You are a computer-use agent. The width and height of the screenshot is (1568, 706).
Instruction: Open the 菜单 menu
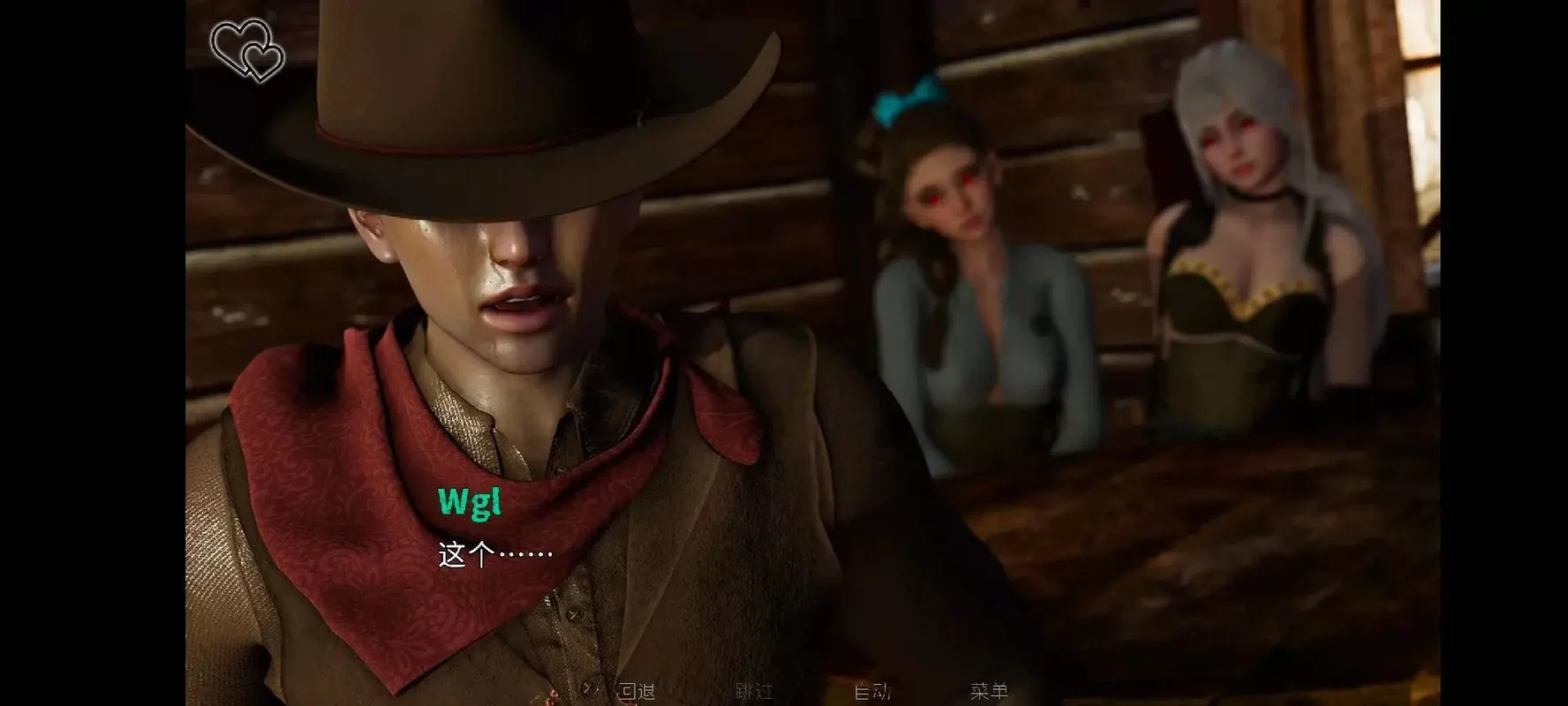(989, 691)
